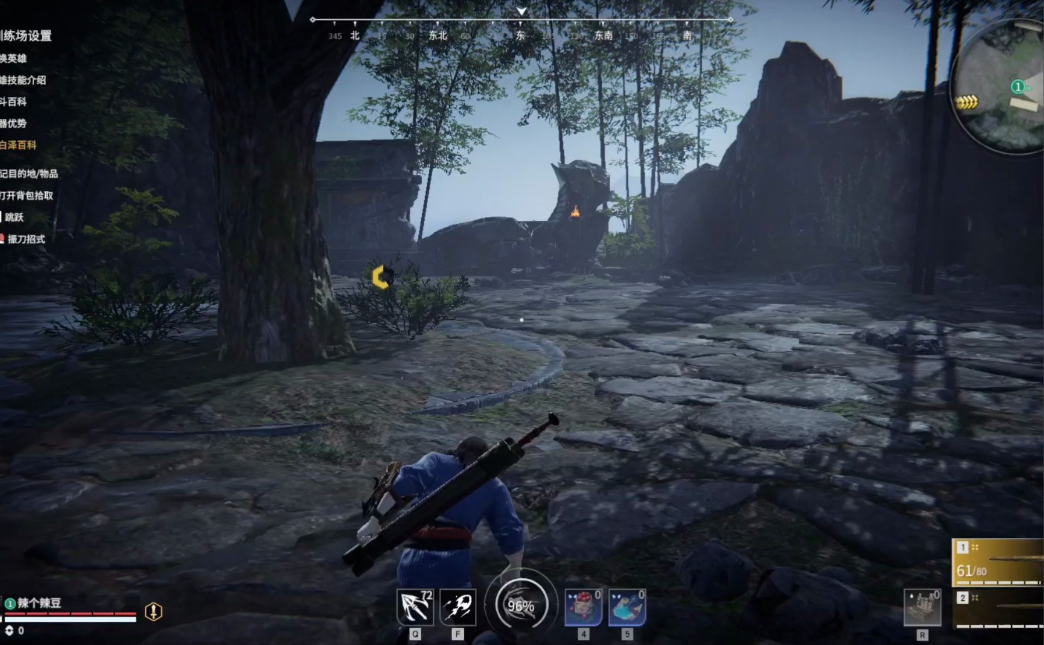The image size is (1044, 645).
Task: Select the 器优势 weapon advantage entry
Action: (14, 123)
